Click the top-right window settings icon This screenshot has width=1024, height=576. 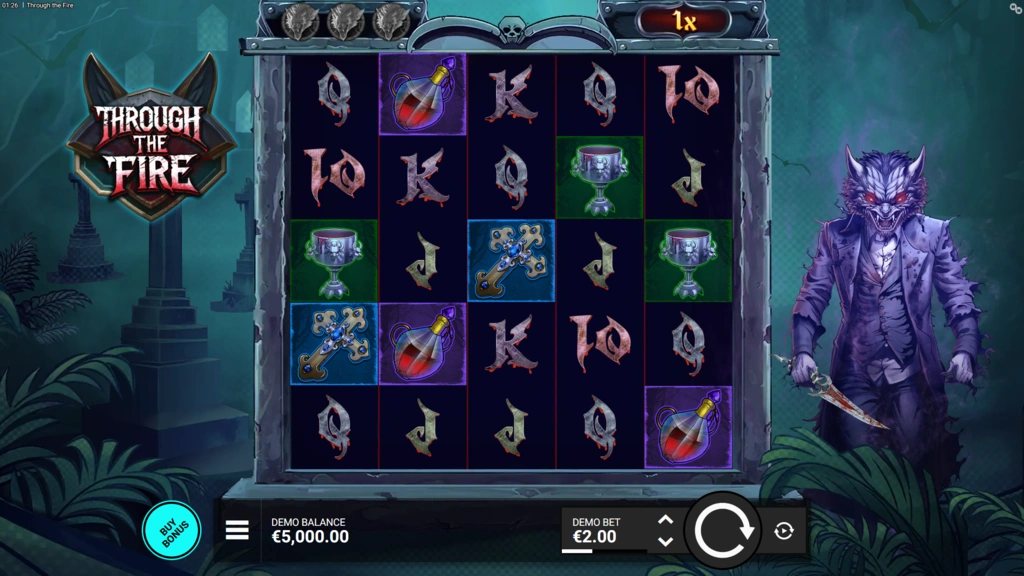point(1015,8)
